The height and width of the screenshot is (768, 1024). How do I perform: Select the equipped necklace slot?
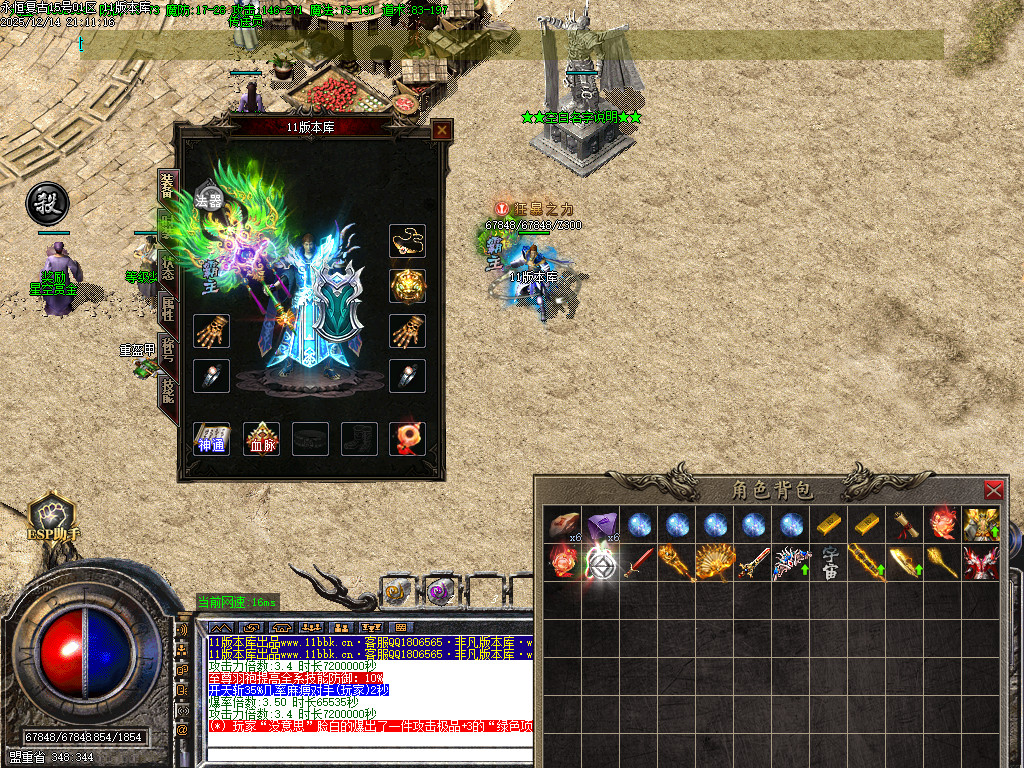click(407, 241)
